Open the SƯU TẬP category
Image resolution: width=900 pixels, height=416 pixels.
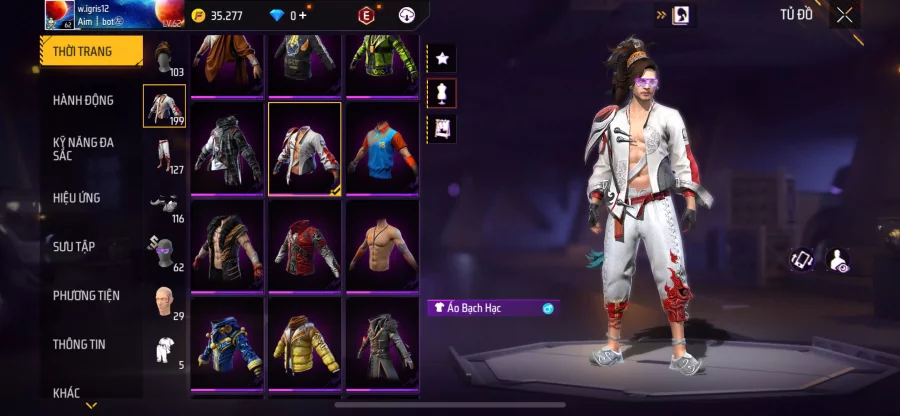tap(75, 246)
